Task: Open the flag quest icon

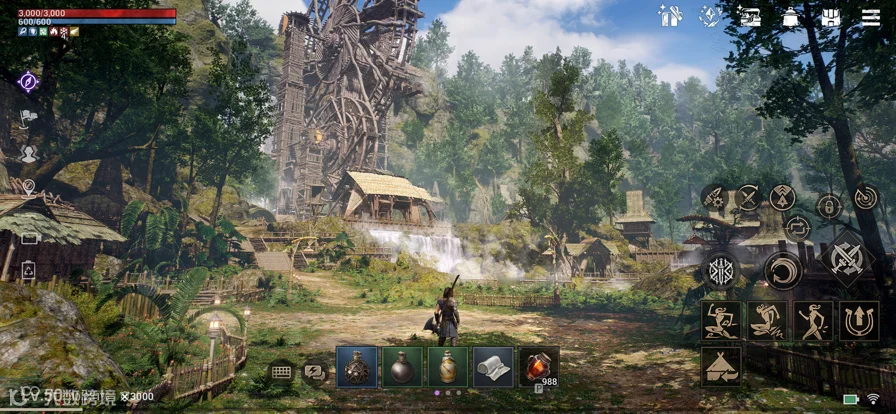Action: point(28,117)
